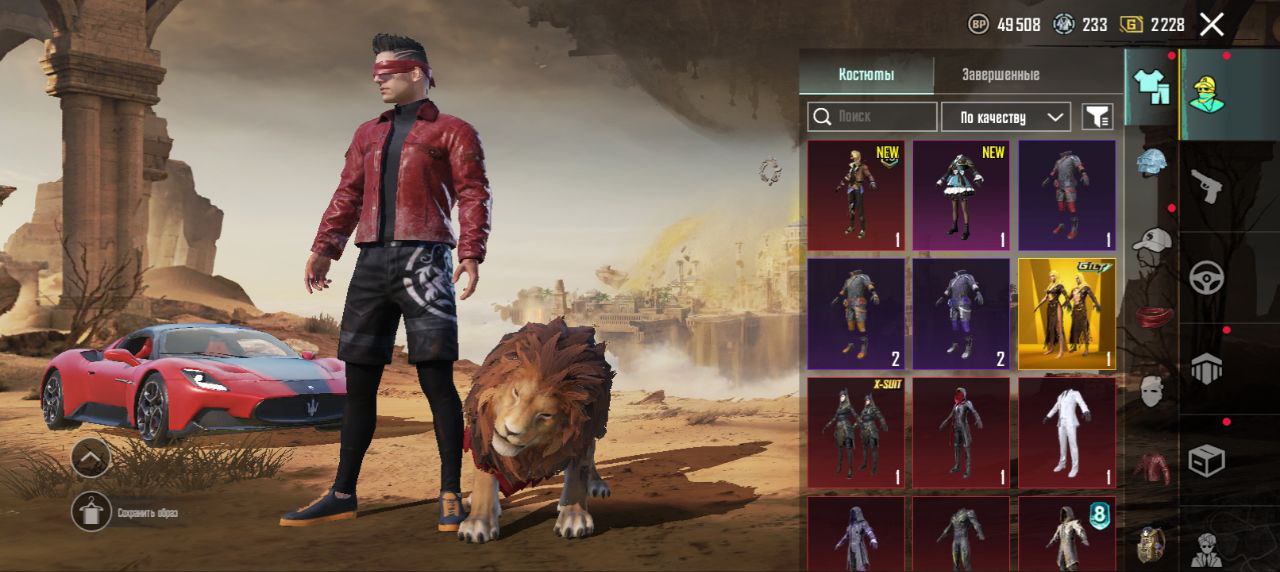This screenshot has width=1280, height=572.
Task: Close the inventory screen with the X
Action: pyautogui.click(x=1211, y=25)
